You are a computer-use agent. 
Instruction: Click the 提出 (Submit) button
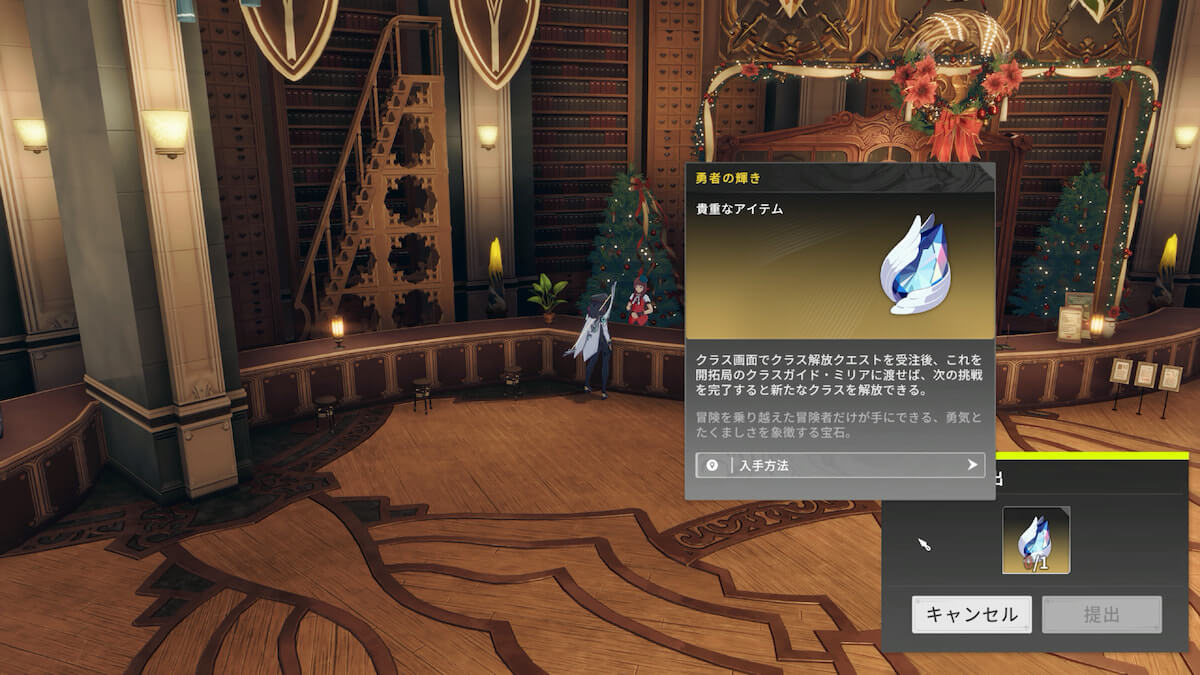pyautogui.click(x=1101, y=614)
